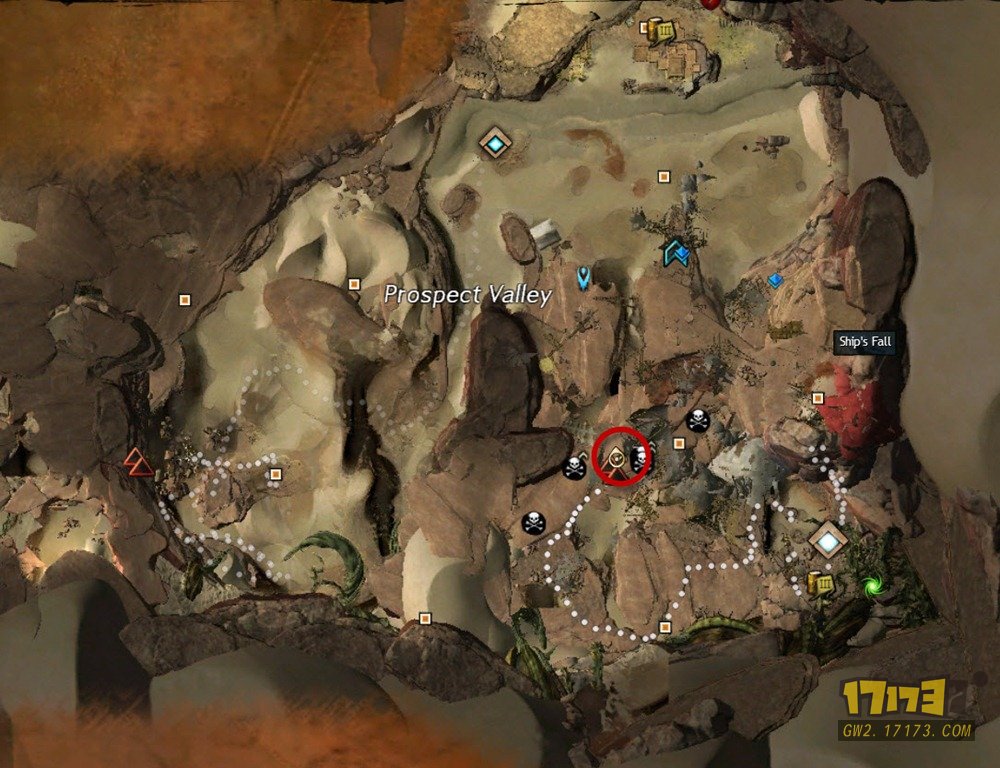Image resolution: width=1000 pixels, height=768 pixels.
Task: Select the red-circled hero challenge marker
Action: (621, 456)
